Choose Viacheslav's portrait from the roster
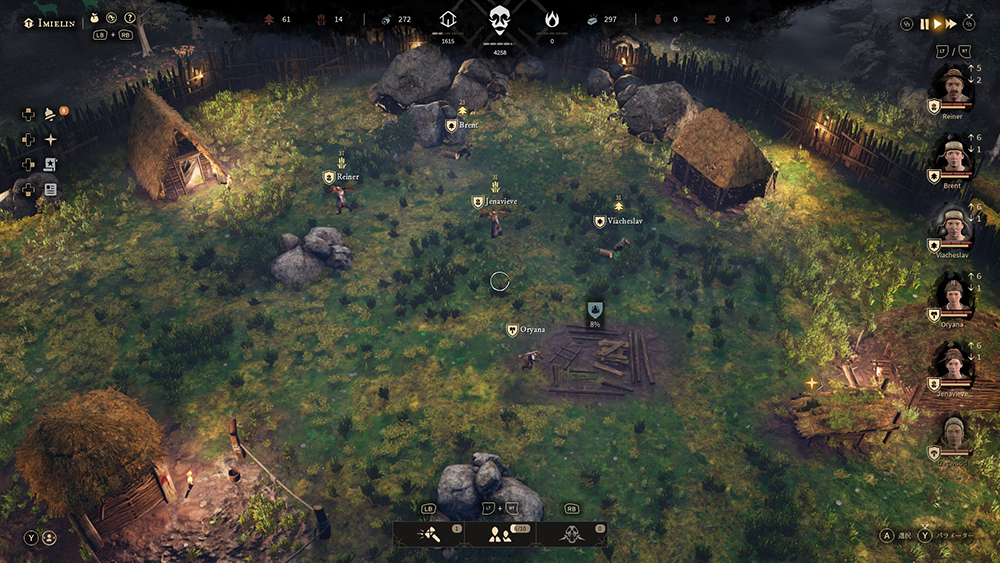Screen dimensions: 1000x563 click(952, 225)
